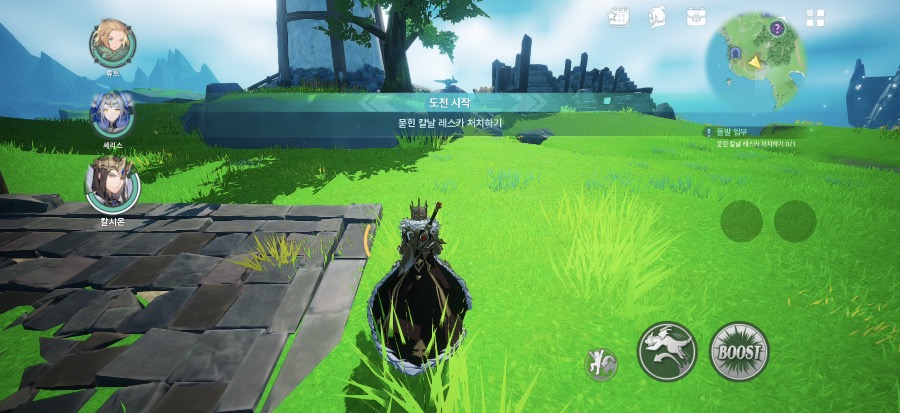Click the purple question mark map marker
The height and width of the screenshot is (413, 900).
pyautogui.click(x=777, y=28)
